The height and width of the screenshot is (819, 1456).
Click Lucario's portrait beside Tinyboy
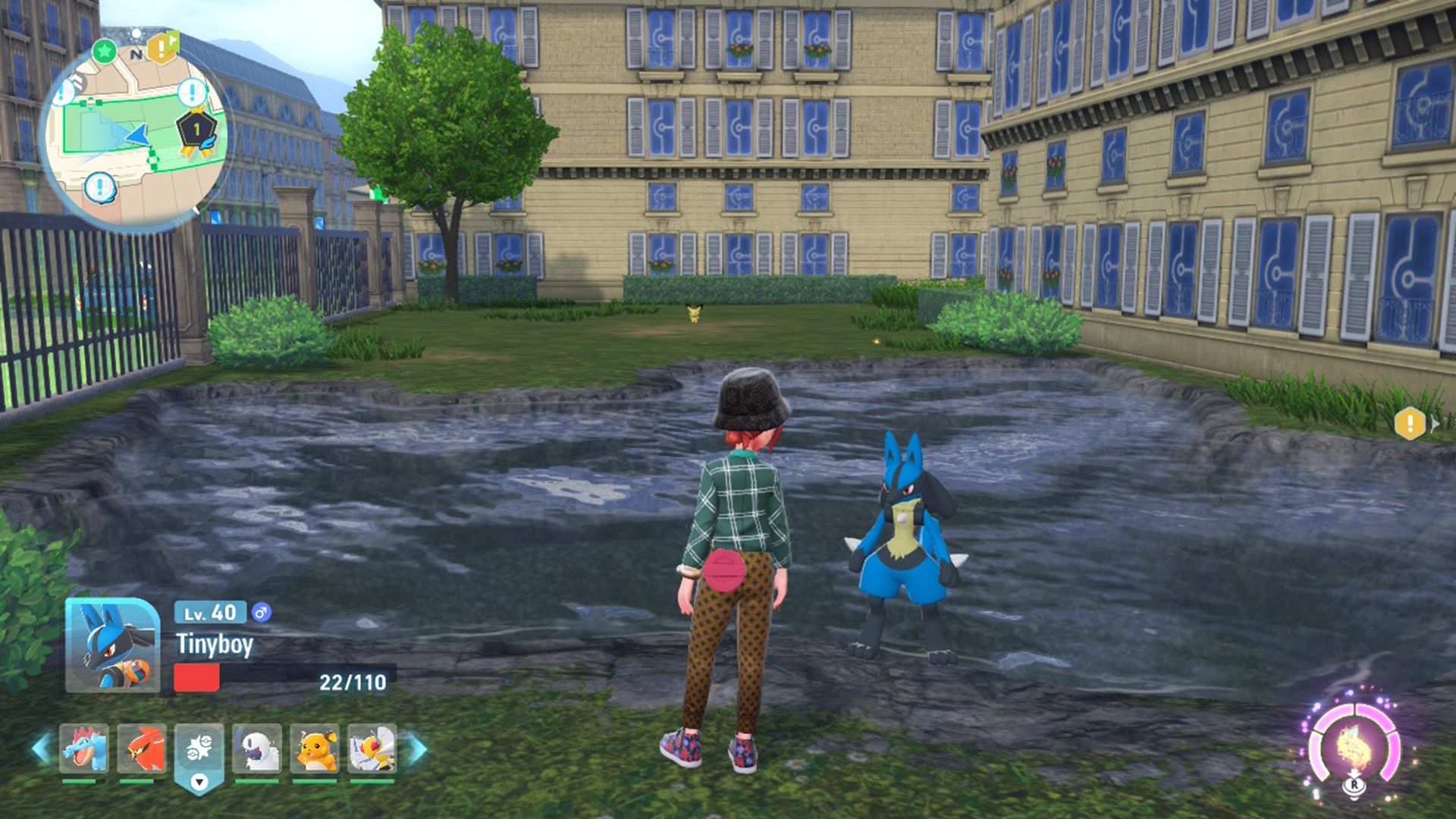(112, 645)
